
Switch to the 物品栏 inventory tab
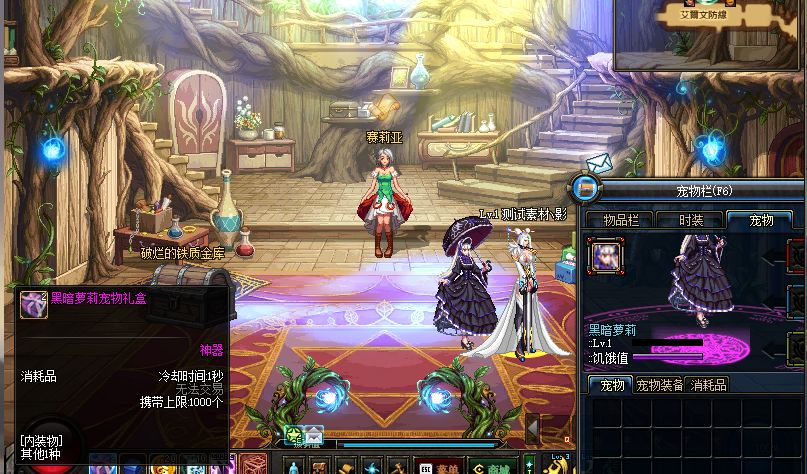[x=619, y=220]
